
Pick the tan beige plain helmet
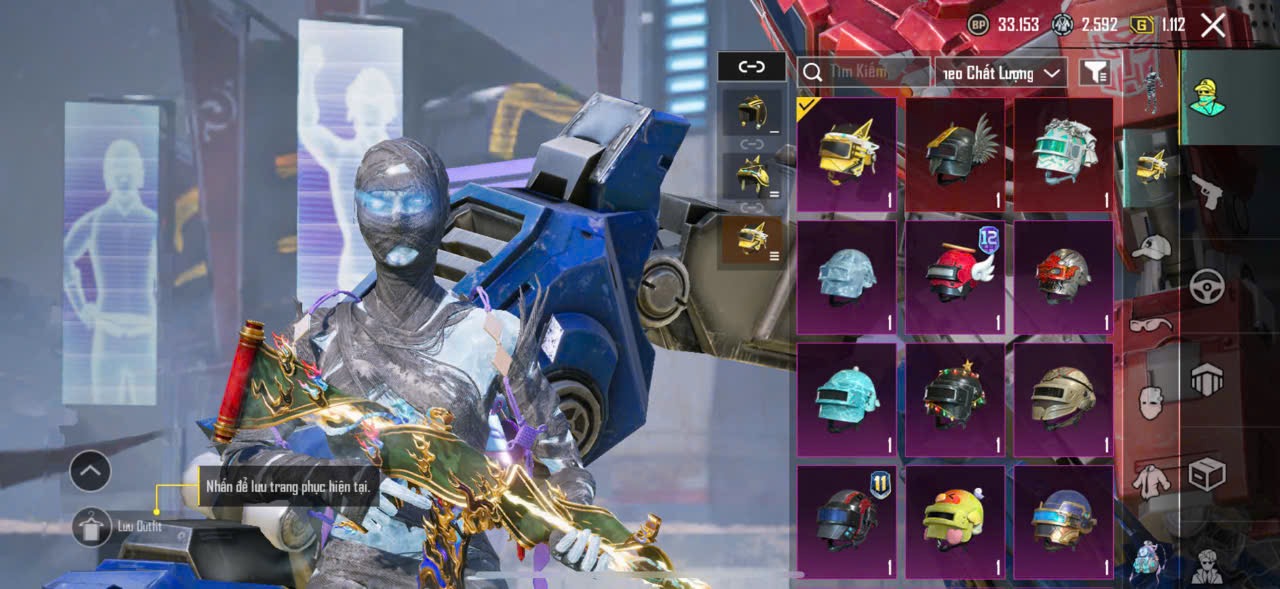click(1063, 399)
